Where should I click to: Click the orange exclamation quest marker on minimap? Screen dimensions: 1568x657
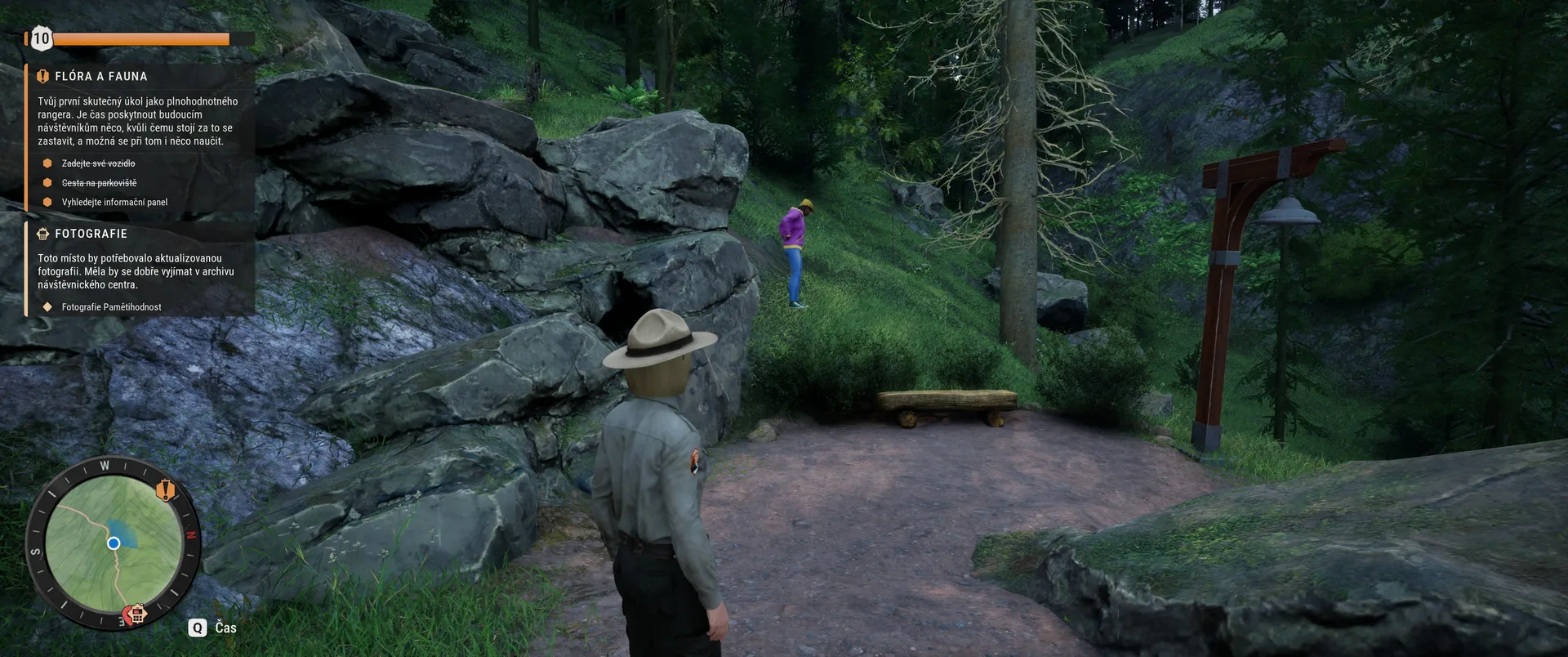coord(166,490)
